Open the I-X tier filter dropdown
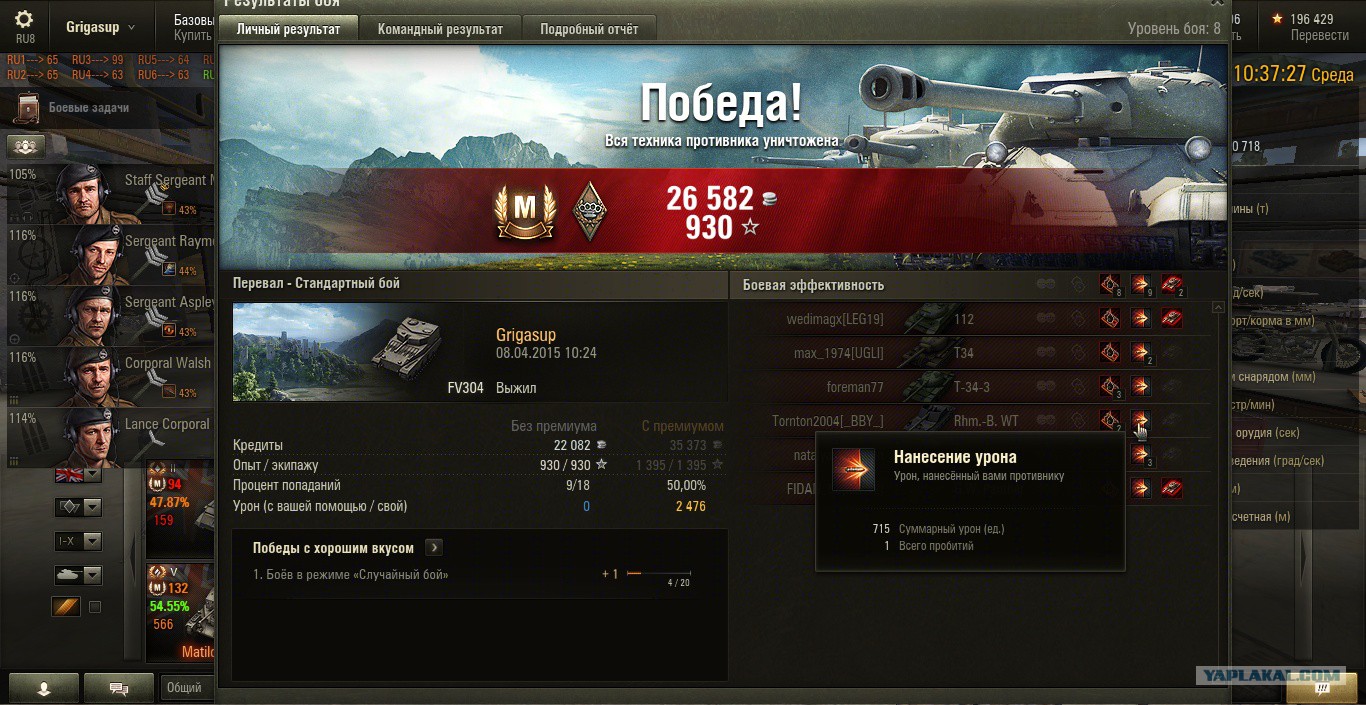1366x705 pixels. tap(78, 541)
